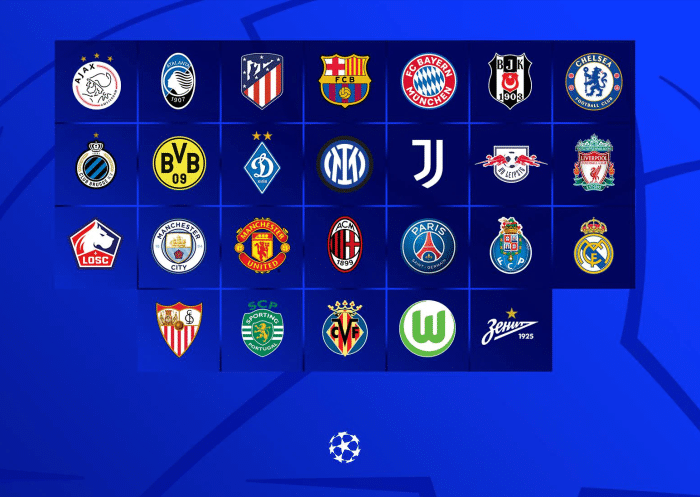Select the Dynamo Kyiv badge
The height and width of the screenshot is (497, 700).
tap(262, 164)
